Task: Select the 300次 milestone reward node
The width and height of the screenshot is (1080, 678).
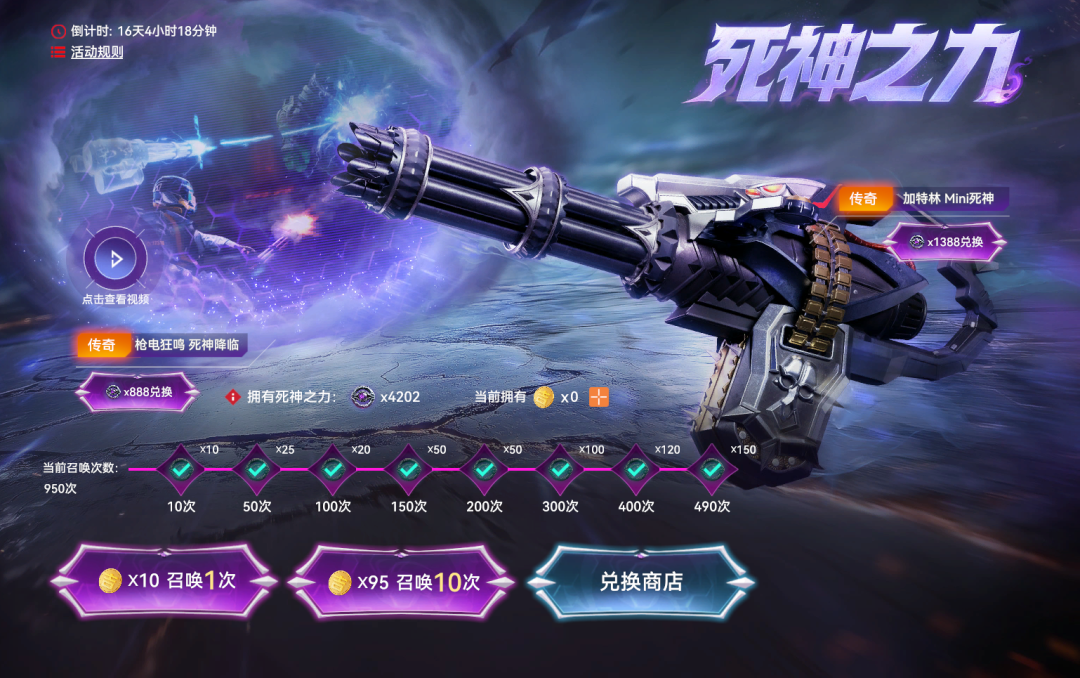Action: 560,468
